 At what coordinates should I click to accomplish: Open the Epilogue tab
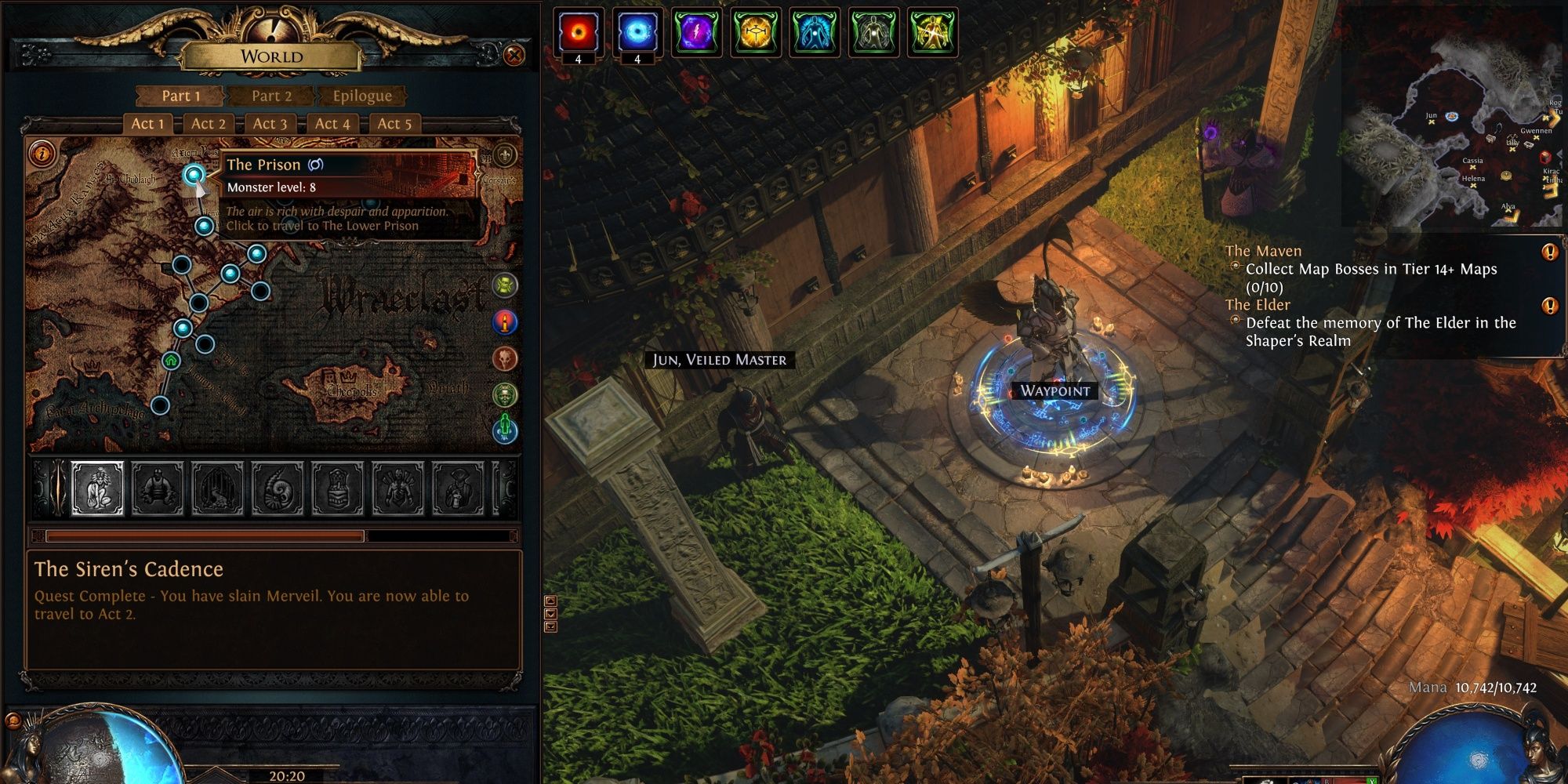pyautogui.click(x=361, y=96)
